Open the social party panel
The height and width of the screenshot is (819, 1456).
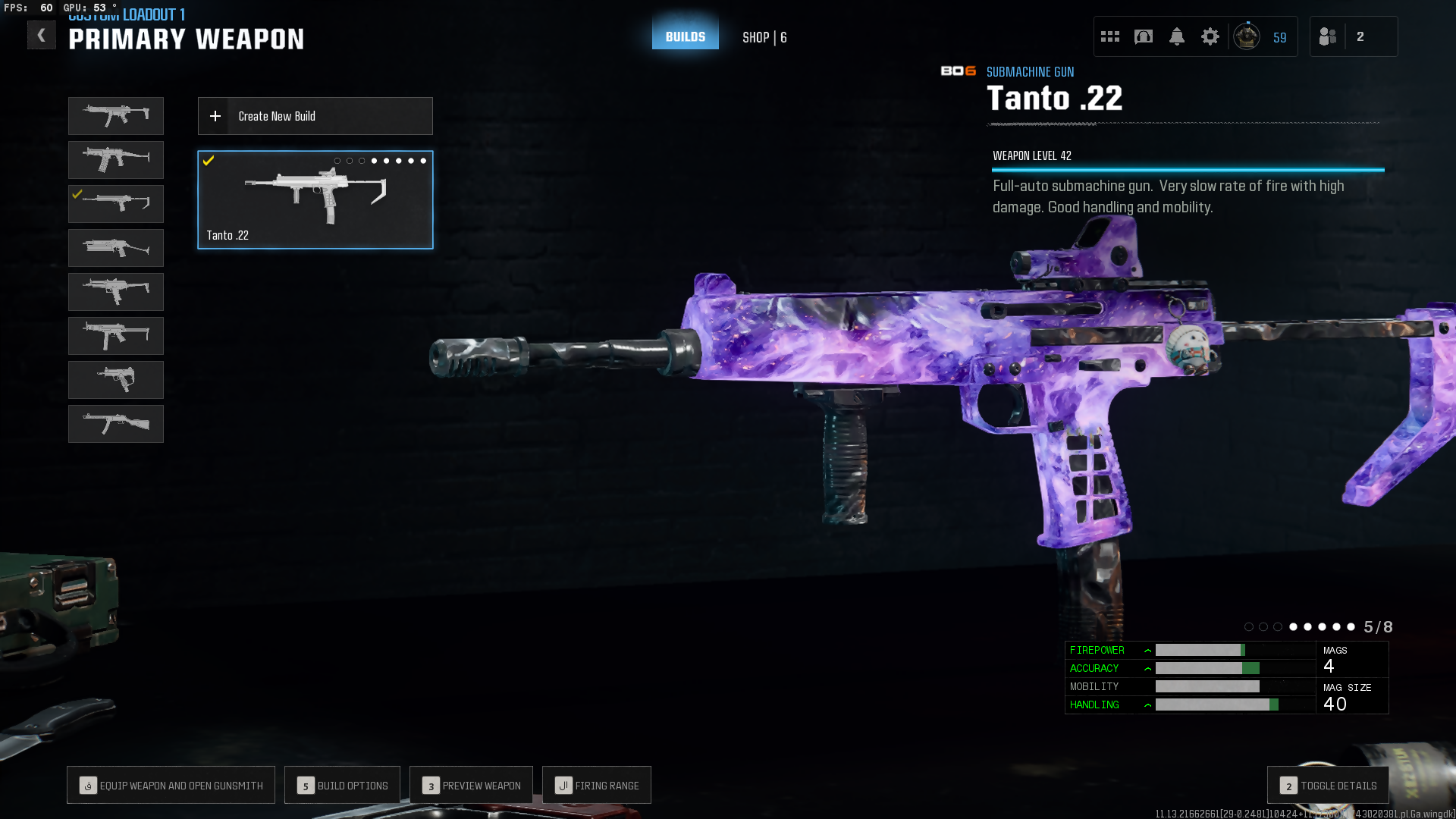(1353, 36)
